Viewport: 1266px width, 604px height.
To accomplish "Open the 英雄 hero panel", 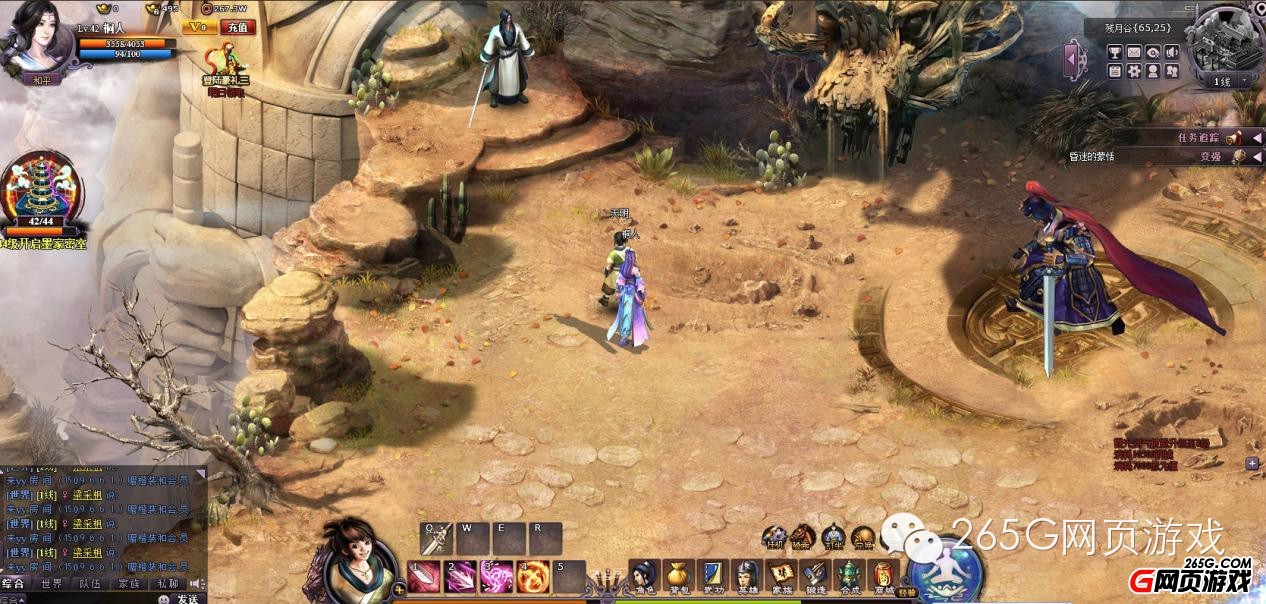I will pos(747,577).
